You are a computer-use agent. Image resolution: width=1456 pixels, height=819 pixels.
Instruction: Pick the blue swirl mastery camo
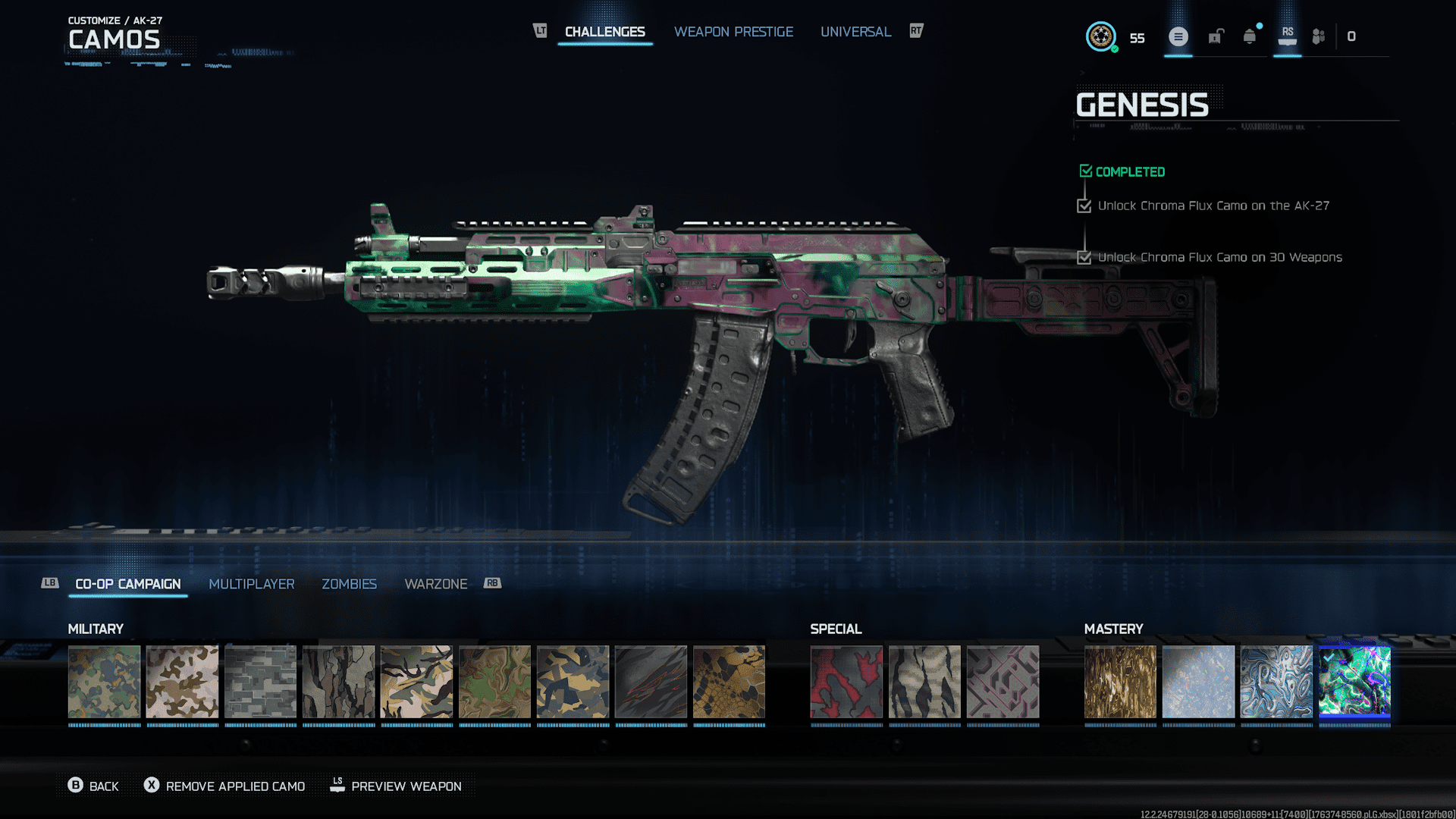coord(1276,682)
